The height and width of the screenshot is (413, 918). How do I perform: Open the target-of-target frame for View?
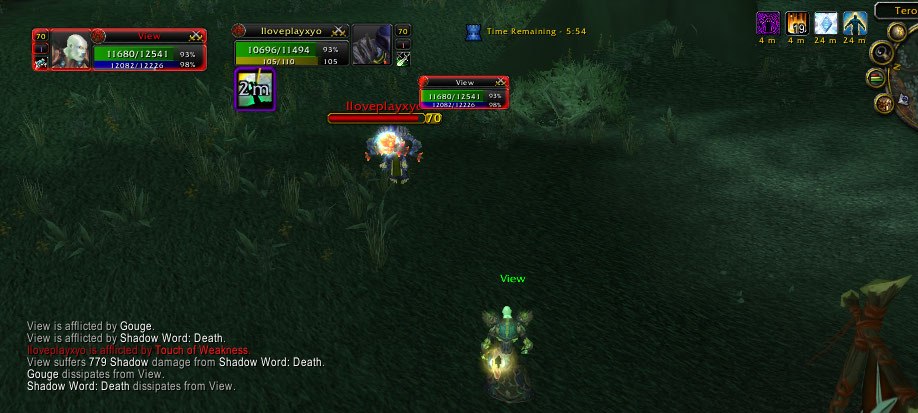tap(464, 93)
